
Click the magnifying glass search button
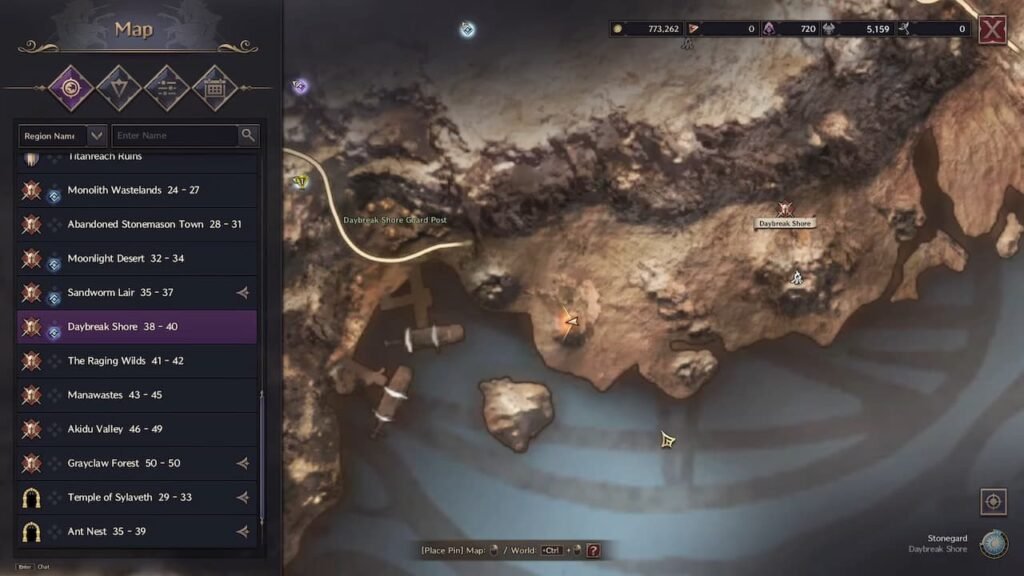[248, 135]
